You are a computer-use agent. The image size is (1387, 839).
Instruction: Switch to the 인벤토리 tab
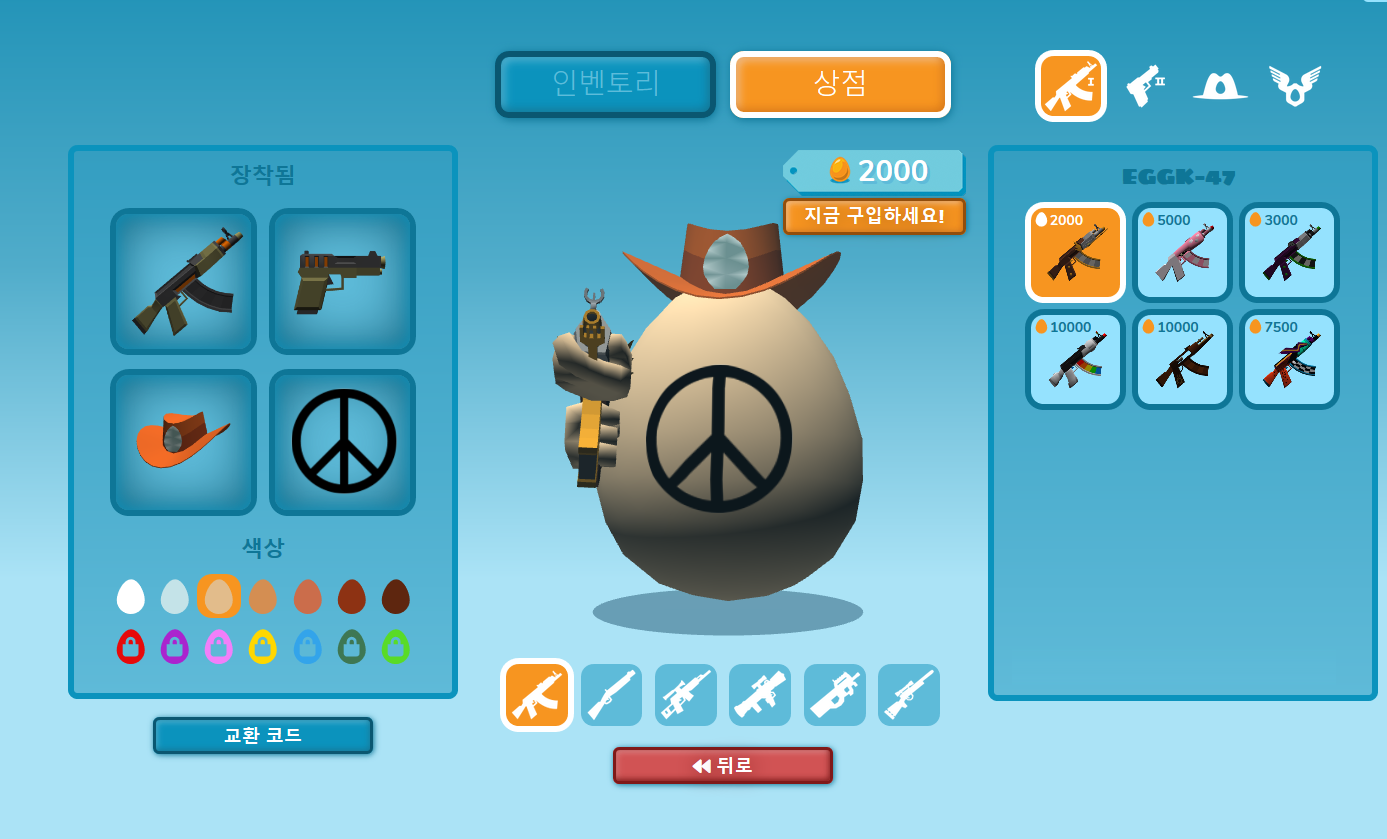[605, 85]
